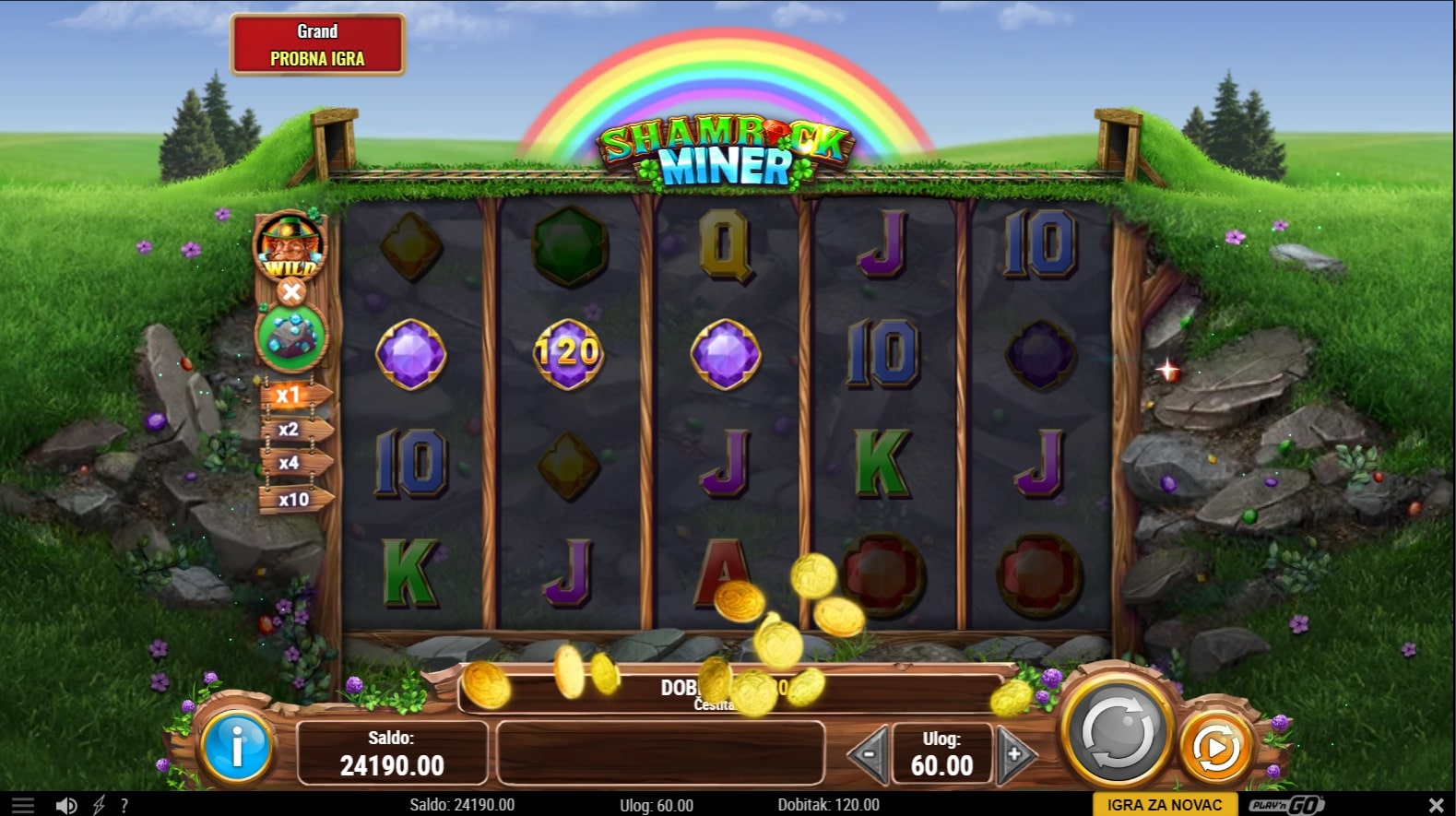Start autoplay with the orange play button
This screenshot has width=1456, height=816.
pyautogui.click(x=1216, y=748)
